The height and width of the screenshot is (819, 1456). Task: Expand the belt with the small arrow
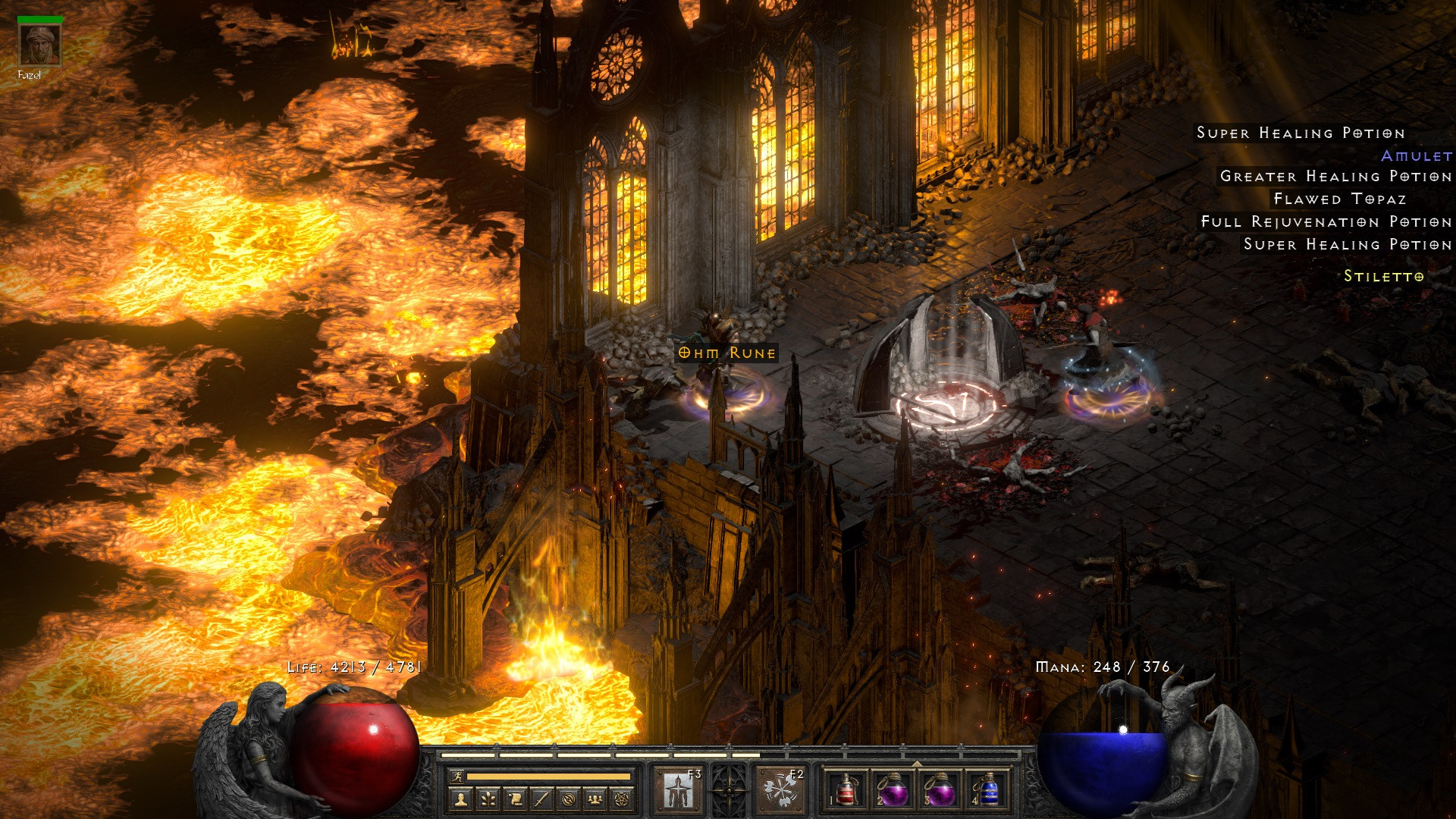coord(917,764)
